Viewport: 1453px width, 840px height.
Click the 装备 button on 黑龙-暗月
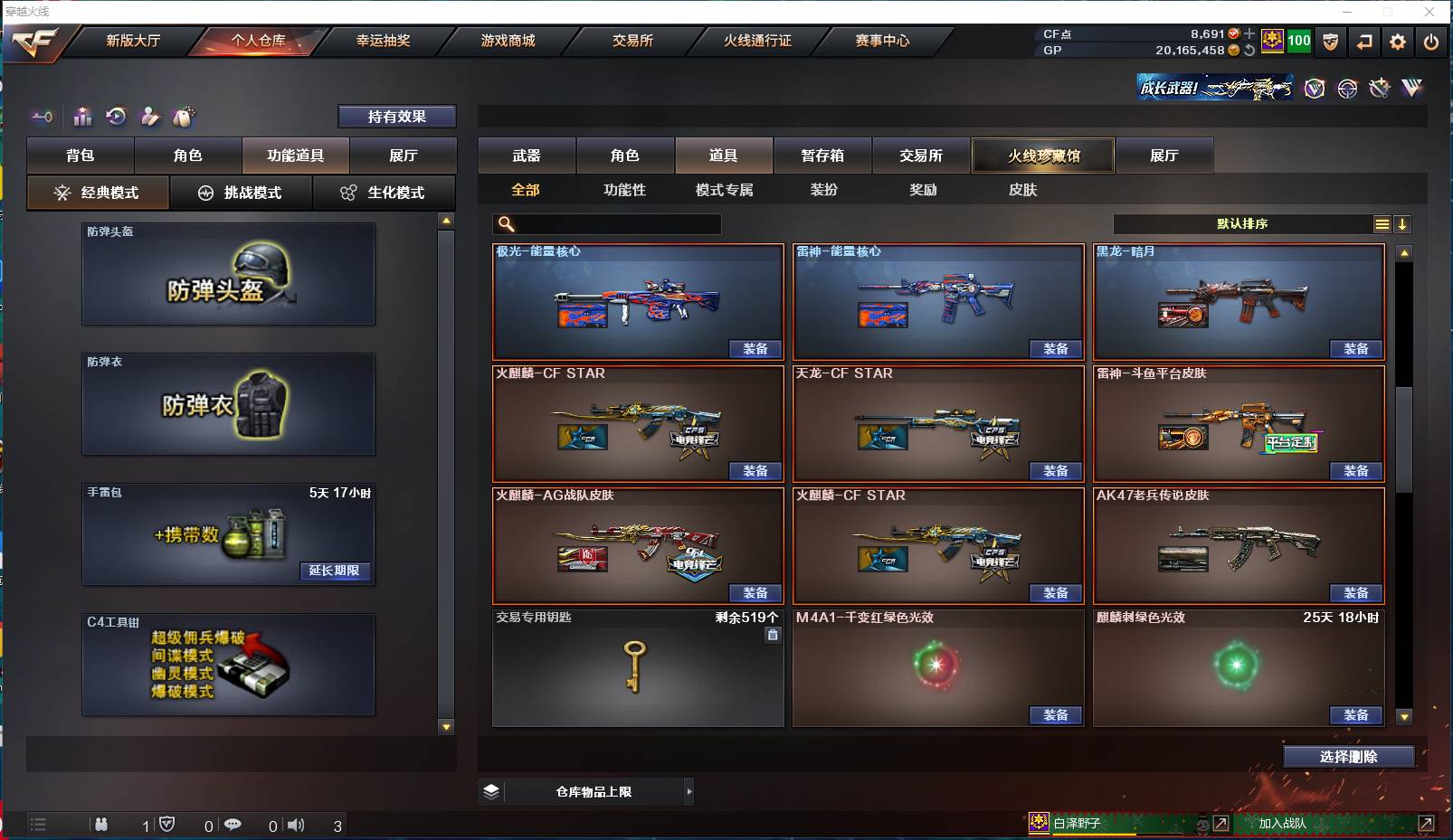[1356, 348]
